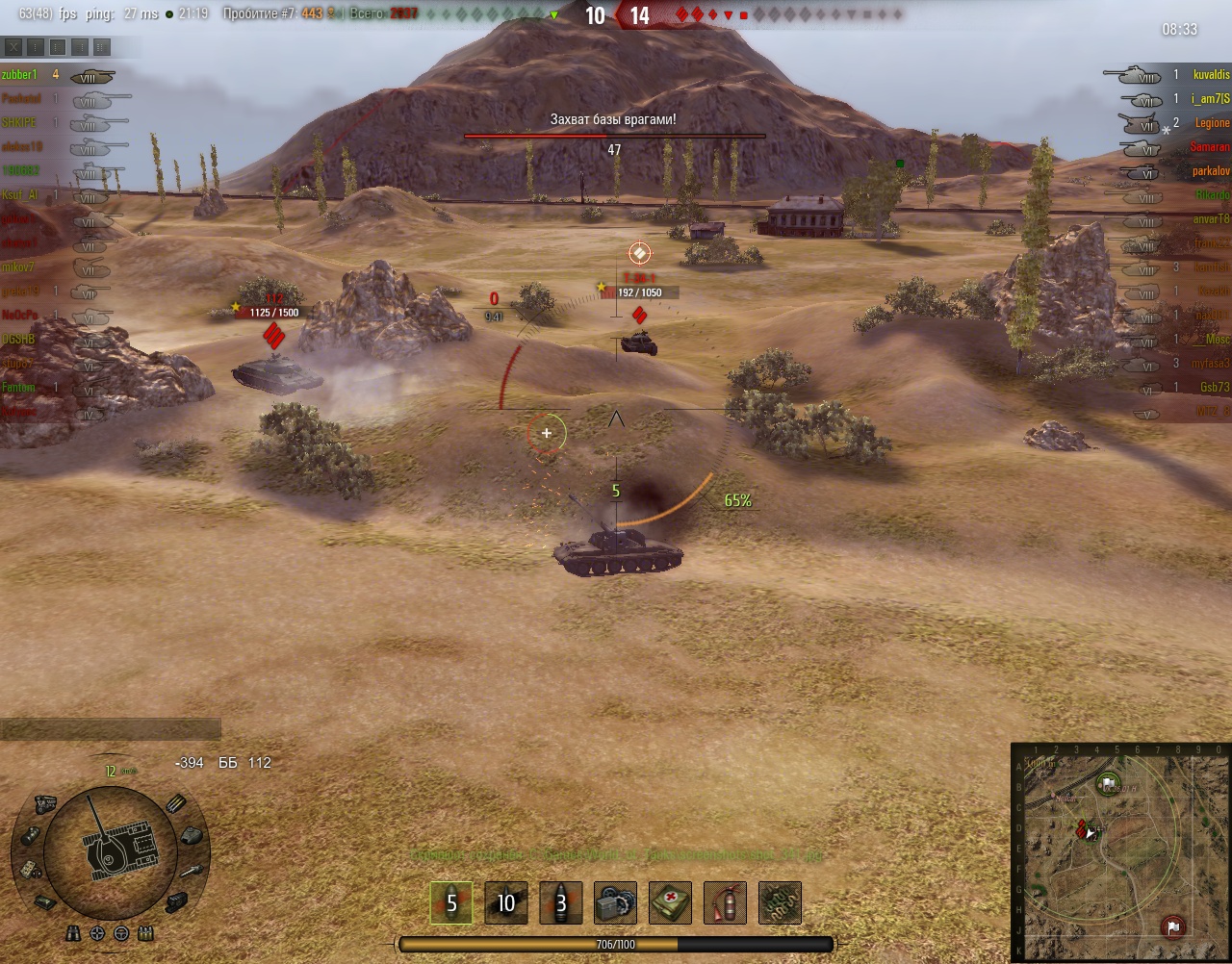The height and width of the screenshot is (964, 1232).
Task: Select player Ksuf_AI in the team list
Action: pyautogui.click(x=21, y=195)
